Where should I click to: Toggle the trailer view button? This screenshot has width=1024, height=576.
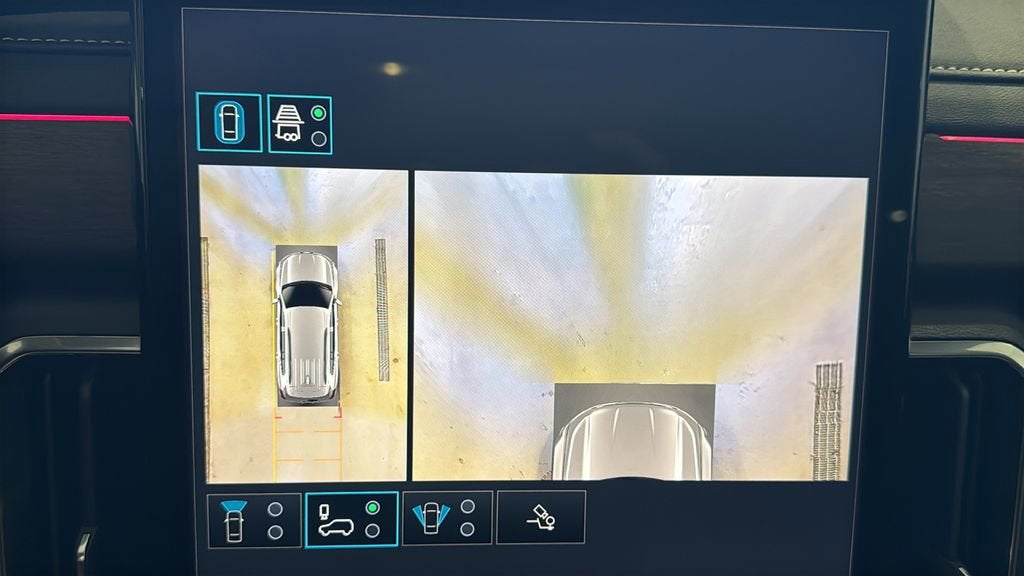click(x=300, y=124)
